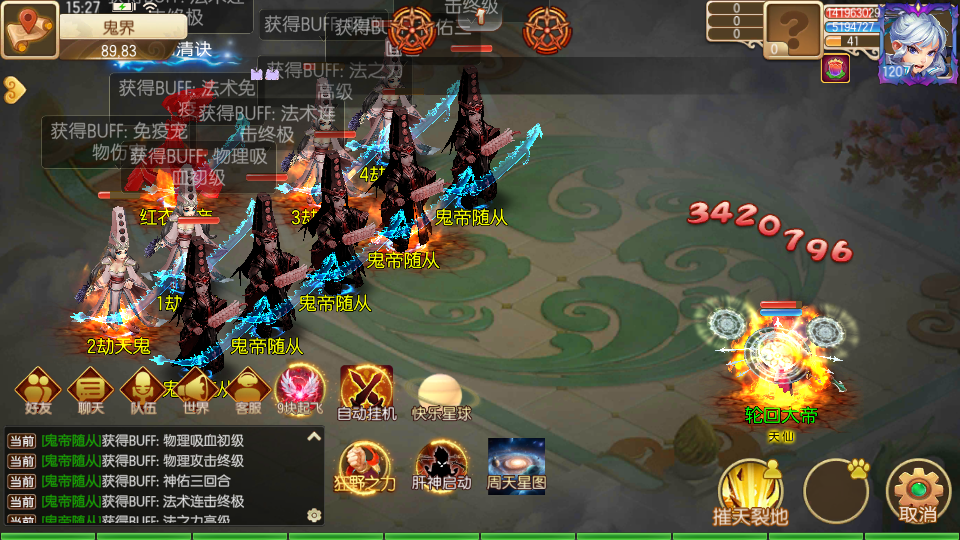Click the question mark box
The width and height of the screenshot is (960, 540).
pyautogui.click(x=793, y=29)
